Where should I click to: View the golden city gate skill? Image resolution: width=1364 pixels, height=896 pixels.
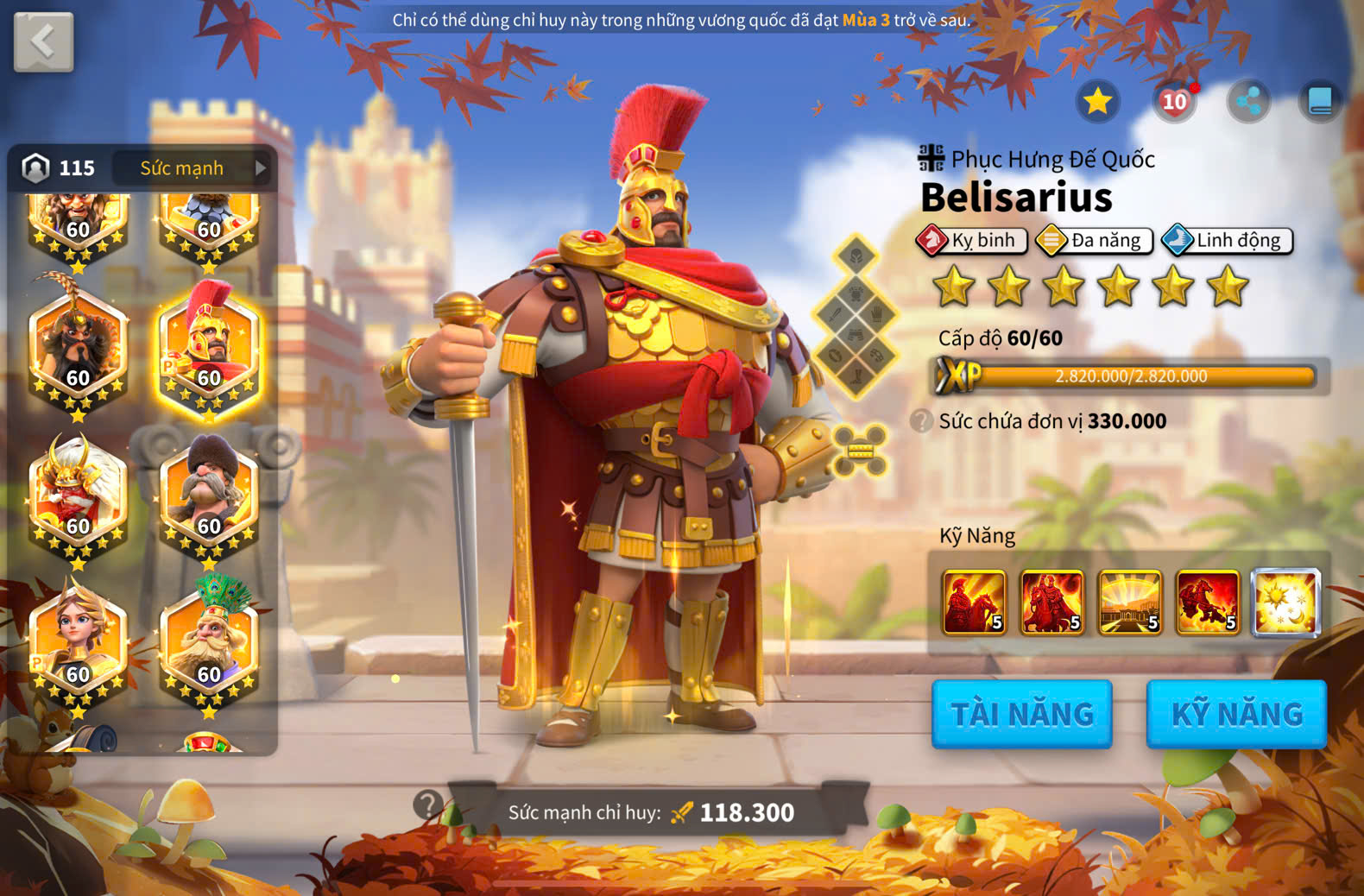1129,603
